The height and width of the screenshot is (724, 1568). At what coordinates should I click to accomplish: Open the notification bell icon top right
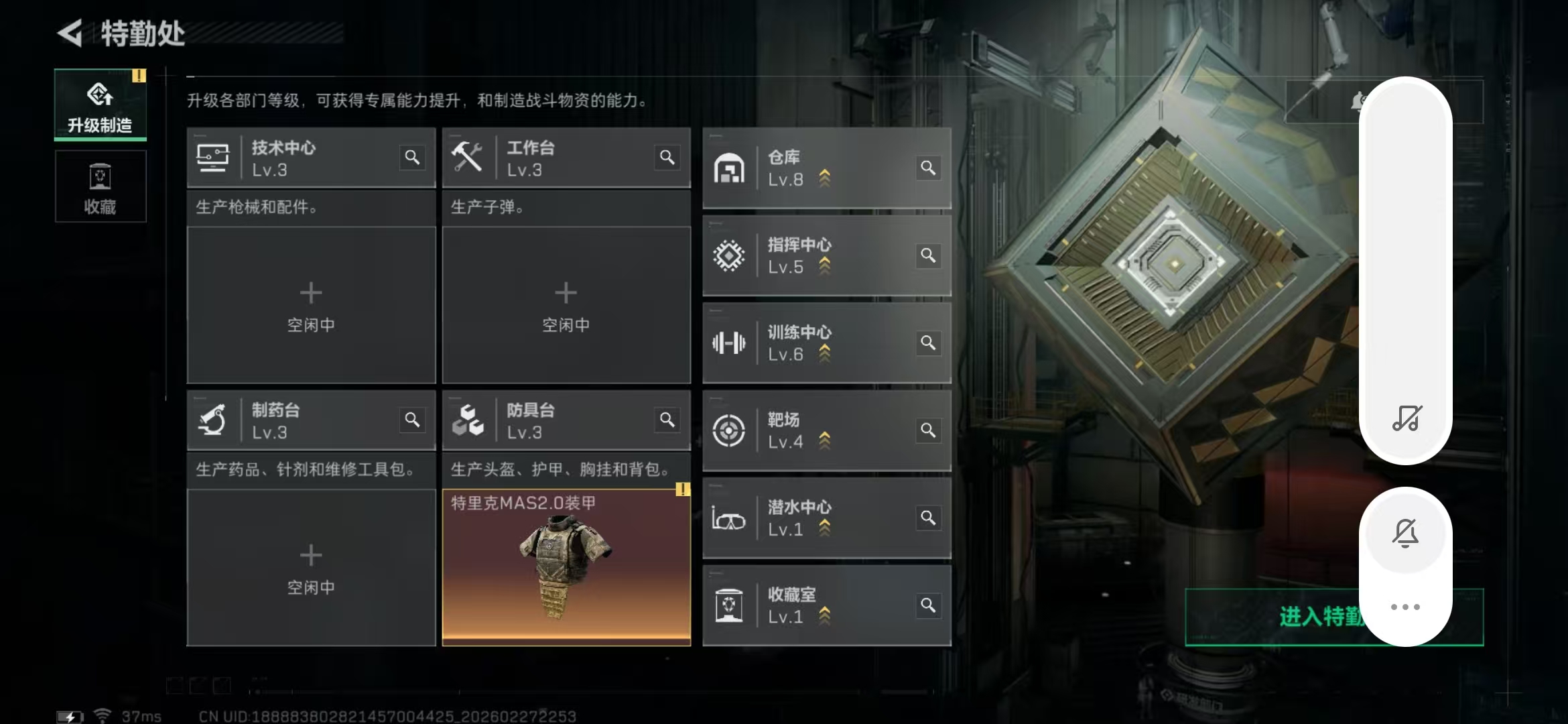pos(1358,101)
